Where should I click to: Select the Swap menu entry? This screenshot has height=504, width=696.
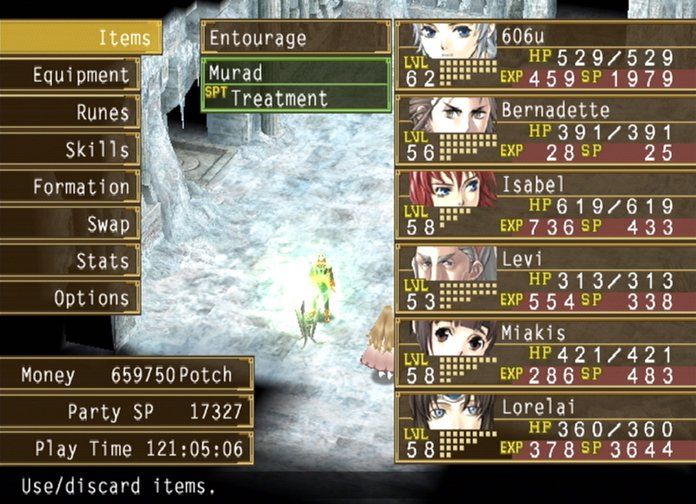pos(70,223)
